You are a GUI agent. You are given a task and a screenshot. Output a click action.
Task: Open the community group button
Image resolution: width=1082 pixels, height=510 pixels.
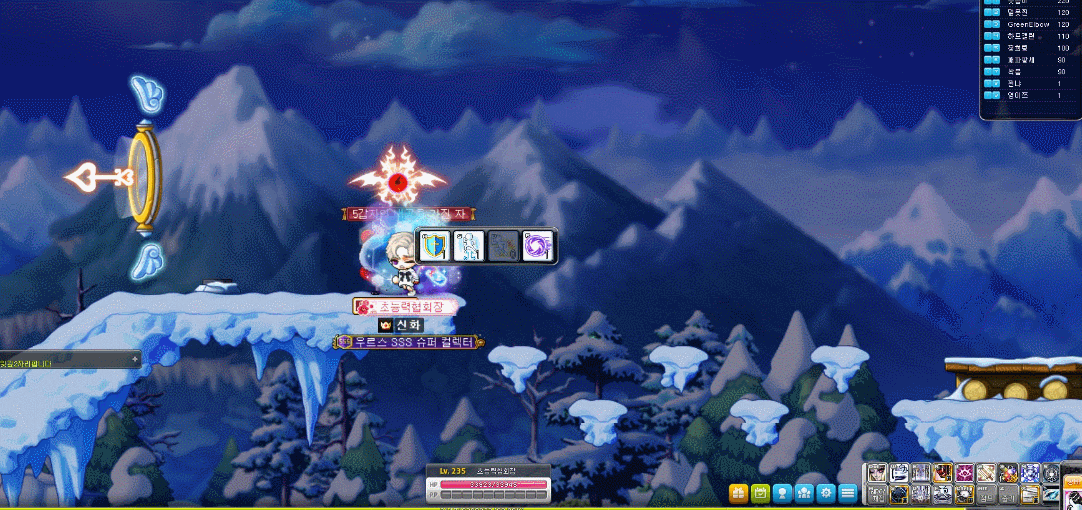pyautogui.click(x=804, y=492)
